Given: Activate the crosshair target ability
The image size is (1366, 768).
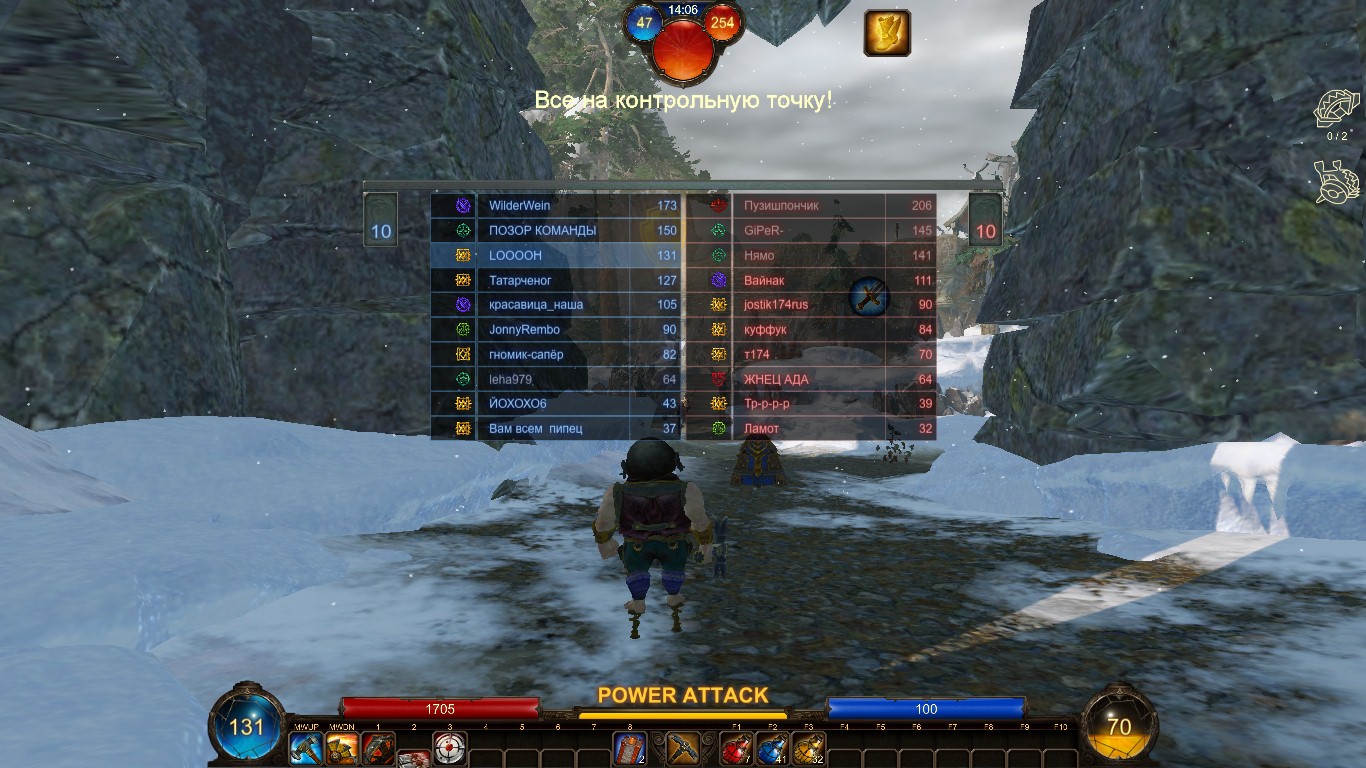Looking at the screenshot, I should point(450,748).
